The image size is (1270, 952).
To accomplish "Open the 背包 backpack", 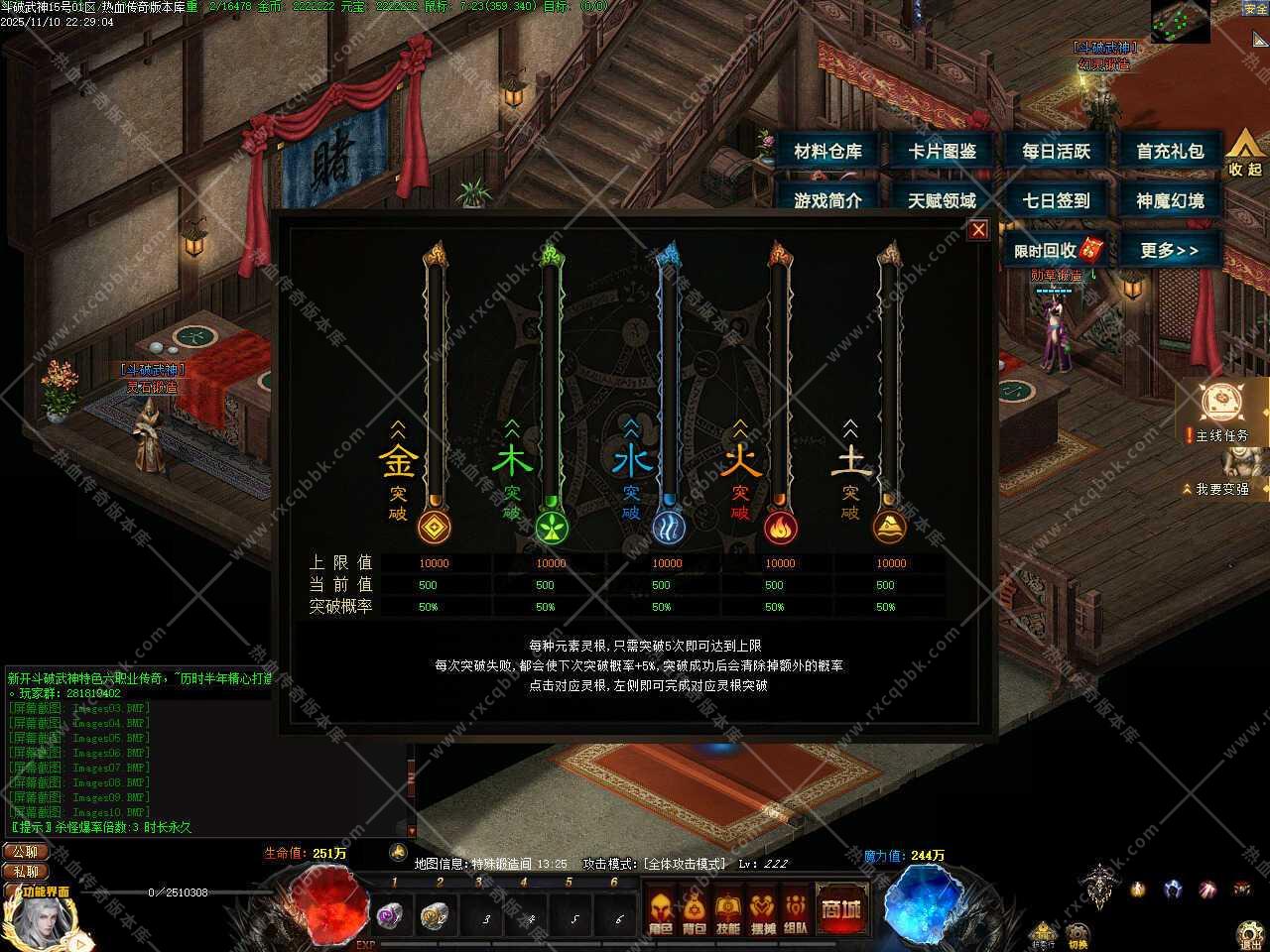I will [694, 912].
